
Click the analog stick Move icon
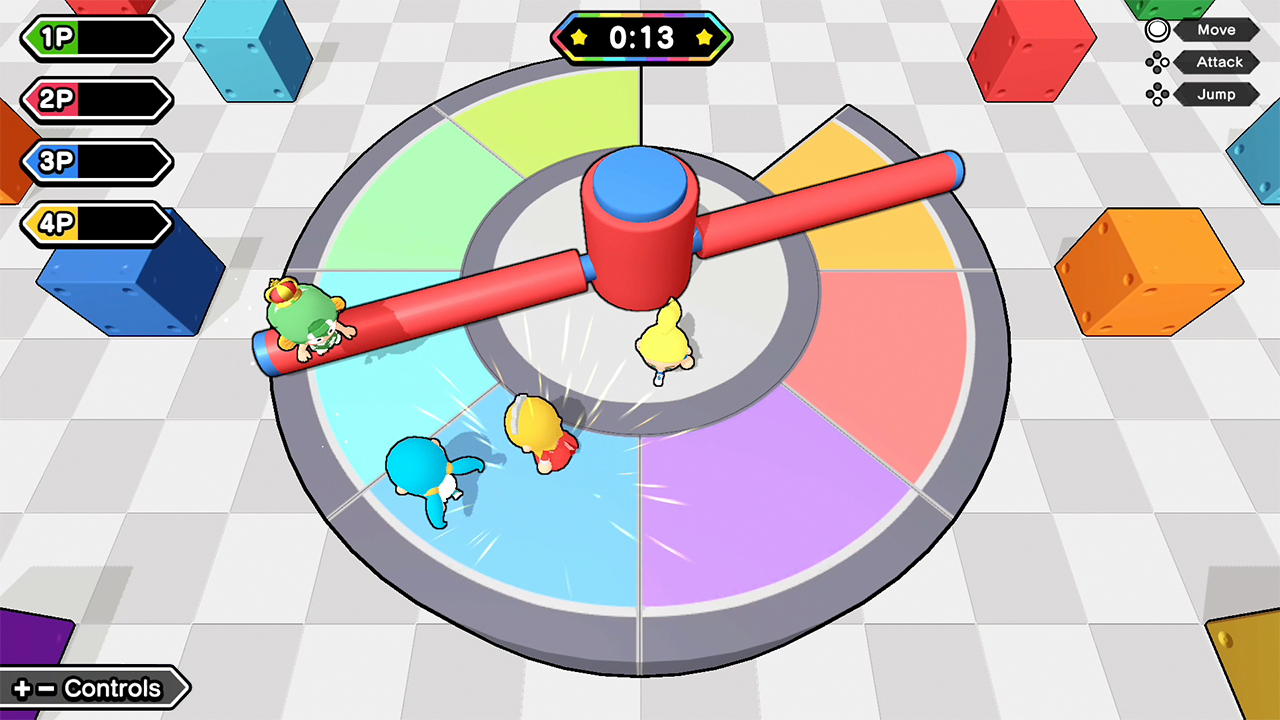pos(1157,29)
